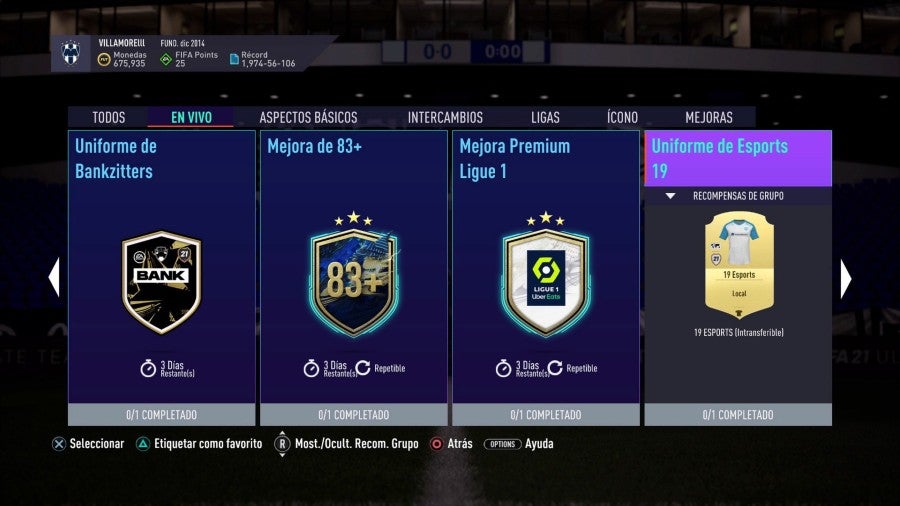
Task: Go to the INTERCAMBIOS tab
Action: pyautogui.click(x=445, y=117)
